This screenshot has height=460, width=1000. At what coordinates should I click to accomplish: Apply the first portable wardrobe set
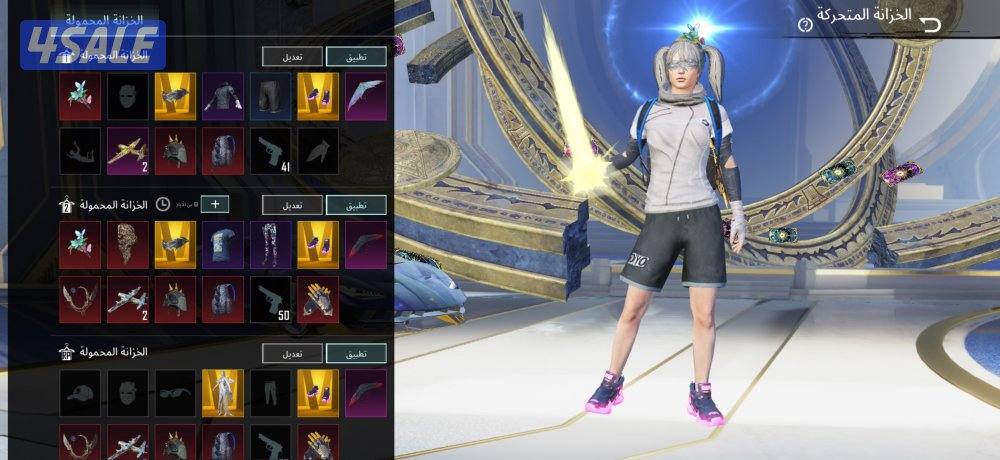click(357, 56)
